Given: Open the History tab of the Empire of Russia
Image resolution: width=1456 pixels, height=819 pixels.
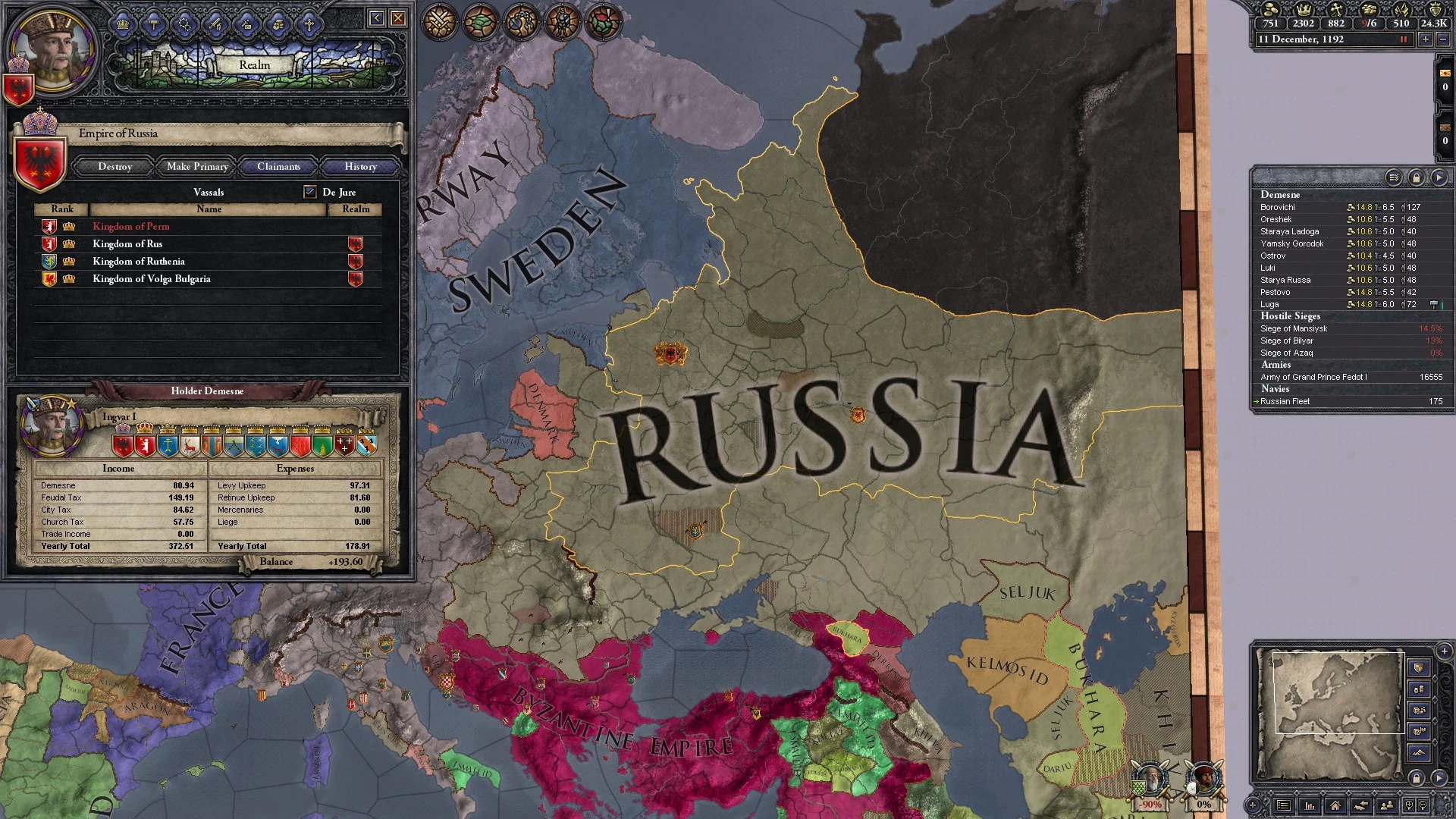Looking at the screenshot, I should [359, 166].
